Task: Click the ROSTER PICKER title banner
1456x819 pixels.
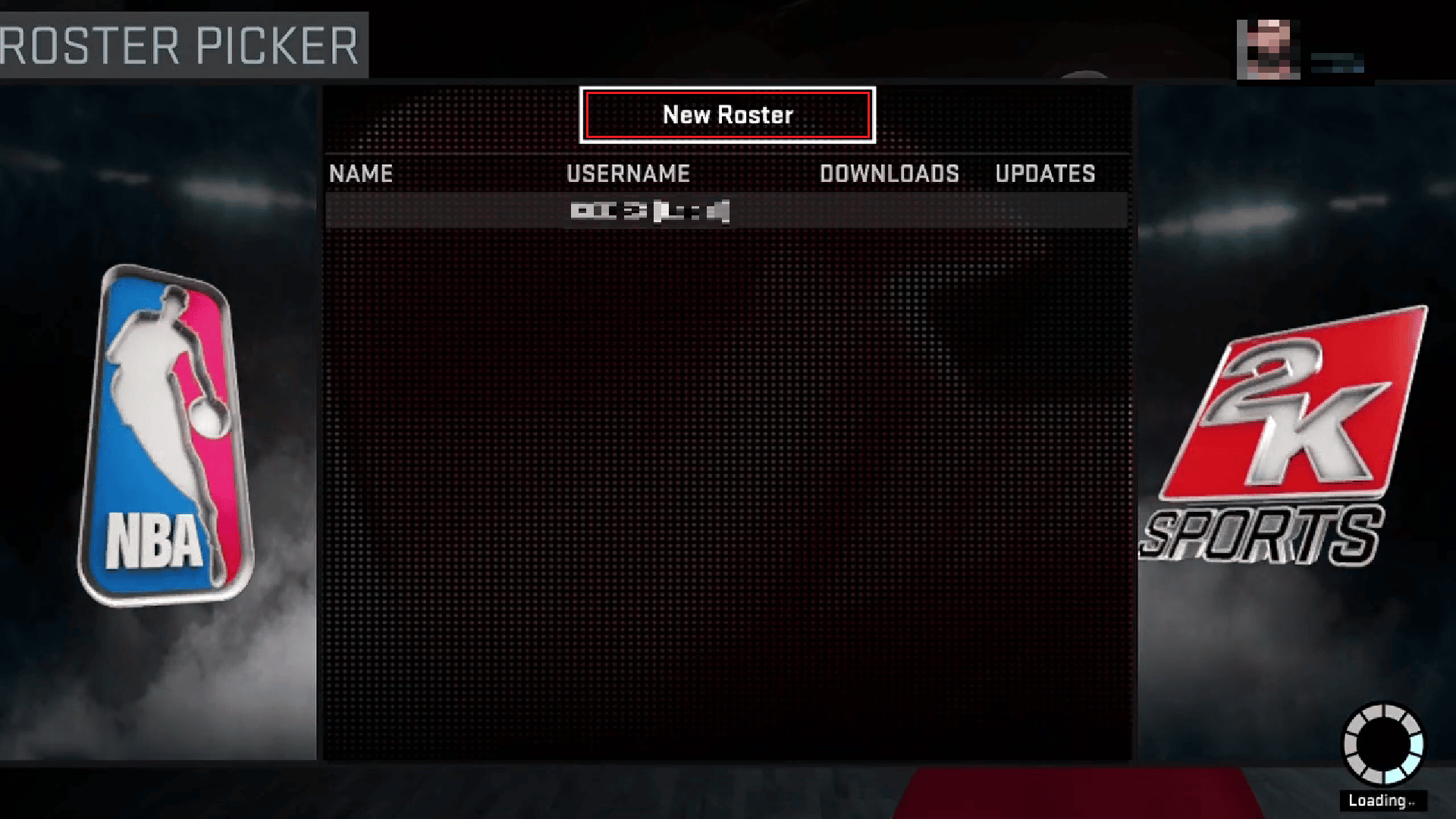Action: point(182,44)
